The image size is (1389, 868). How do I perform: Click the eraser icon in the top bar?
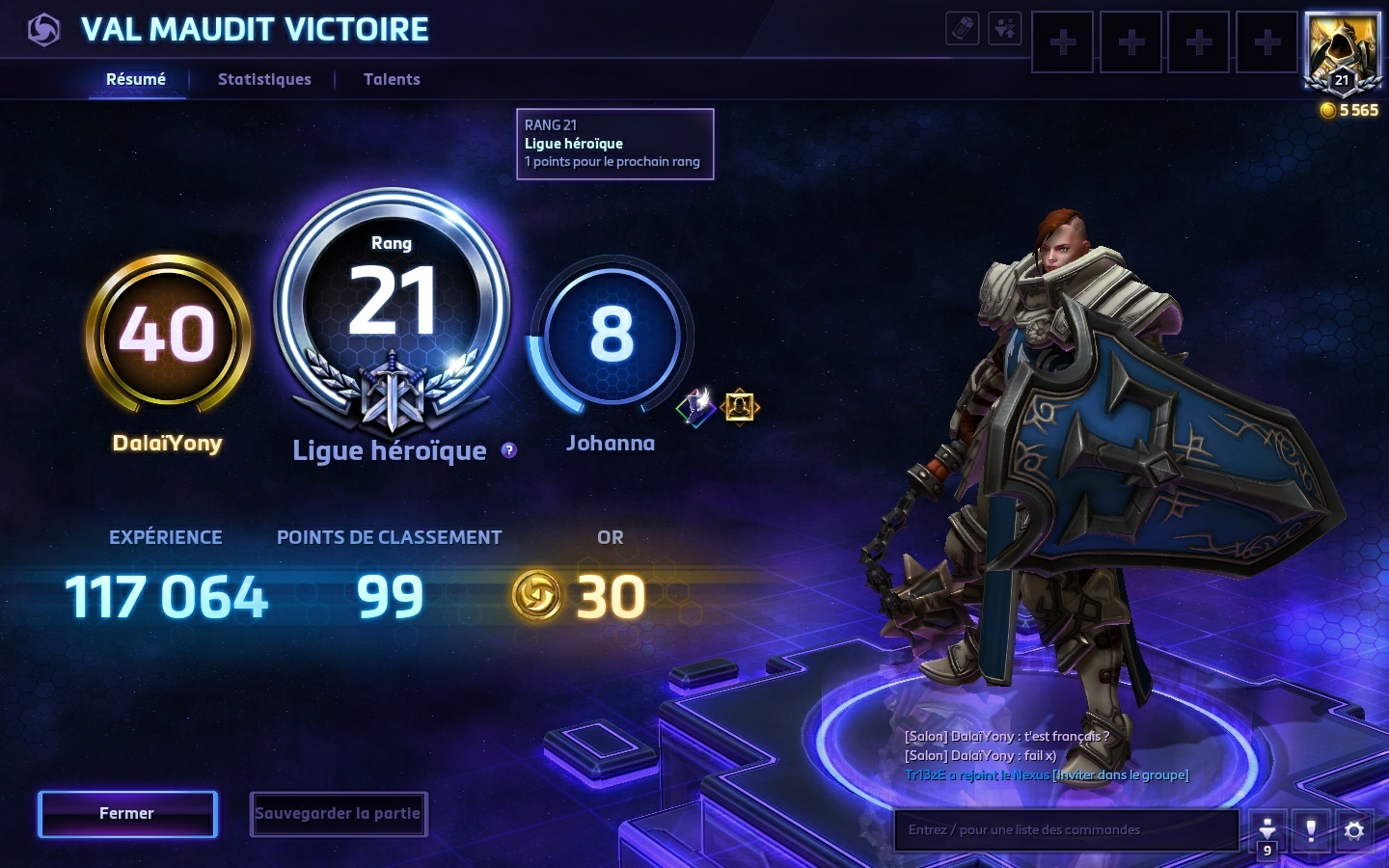click(x=963, y=29)
